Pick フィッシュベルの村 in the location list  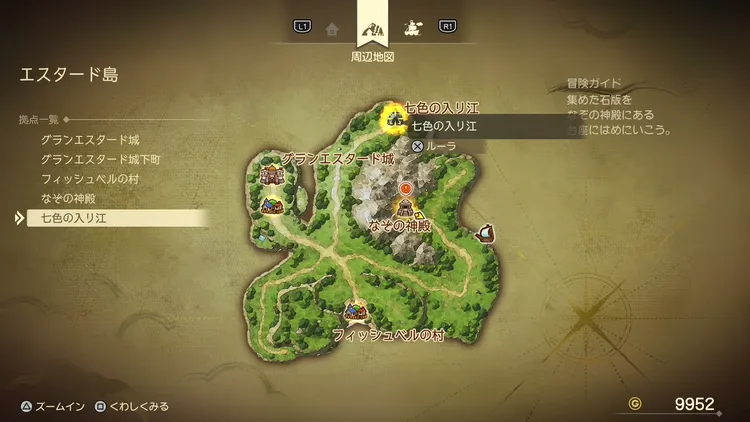click(x=88, y=177)
